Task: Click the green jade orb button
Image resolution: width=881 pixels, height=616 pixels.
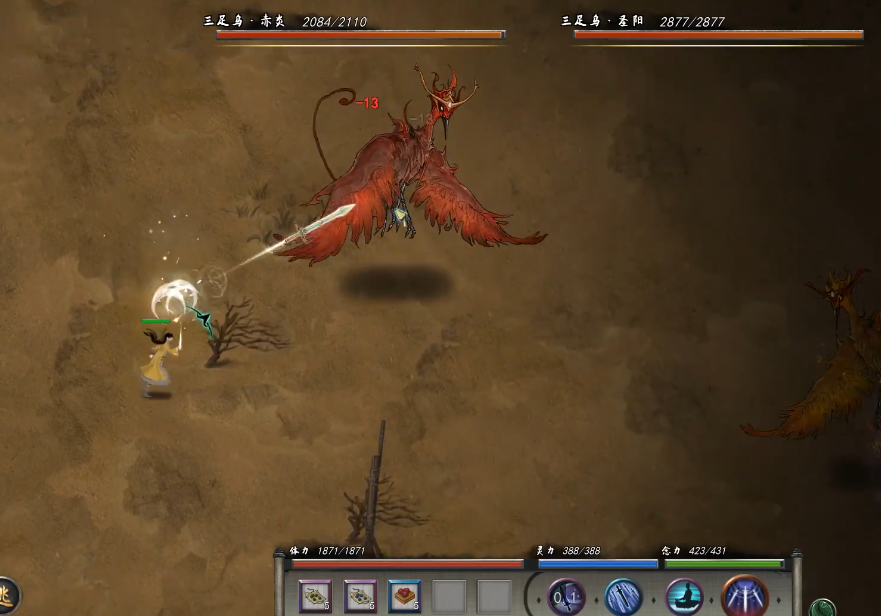Action: coord(822,607)
